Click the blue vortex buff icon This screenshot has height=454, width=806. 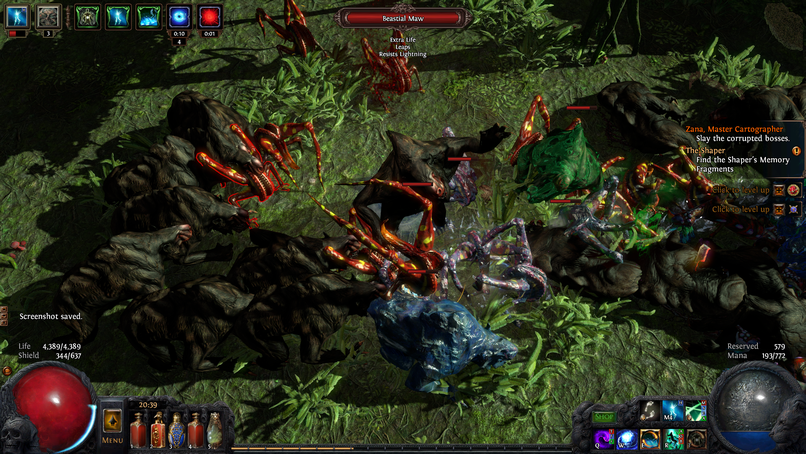(x=180, y=17)
